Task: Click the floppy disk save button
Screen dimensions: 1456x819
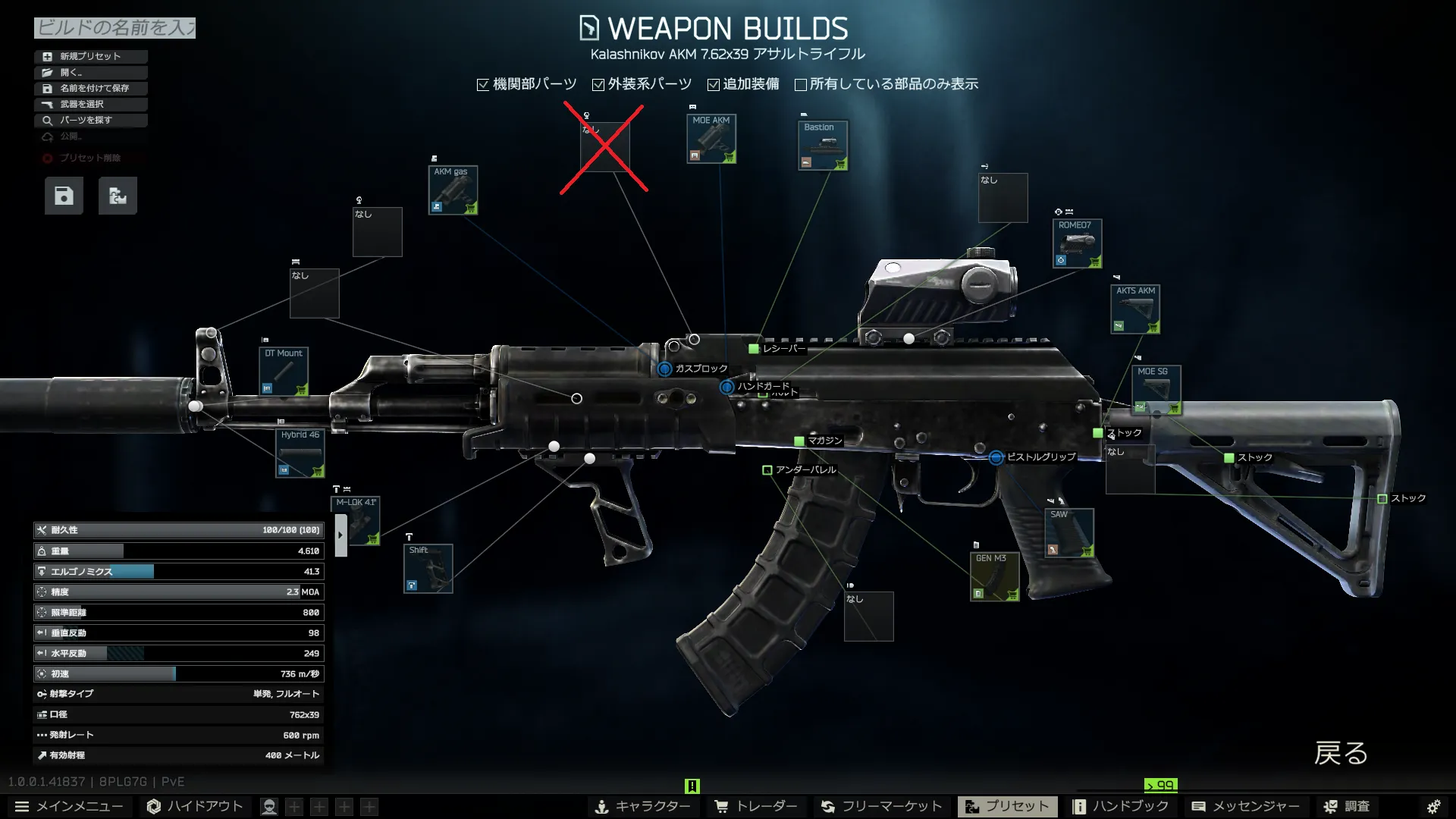Action: (x=64, y=196)
